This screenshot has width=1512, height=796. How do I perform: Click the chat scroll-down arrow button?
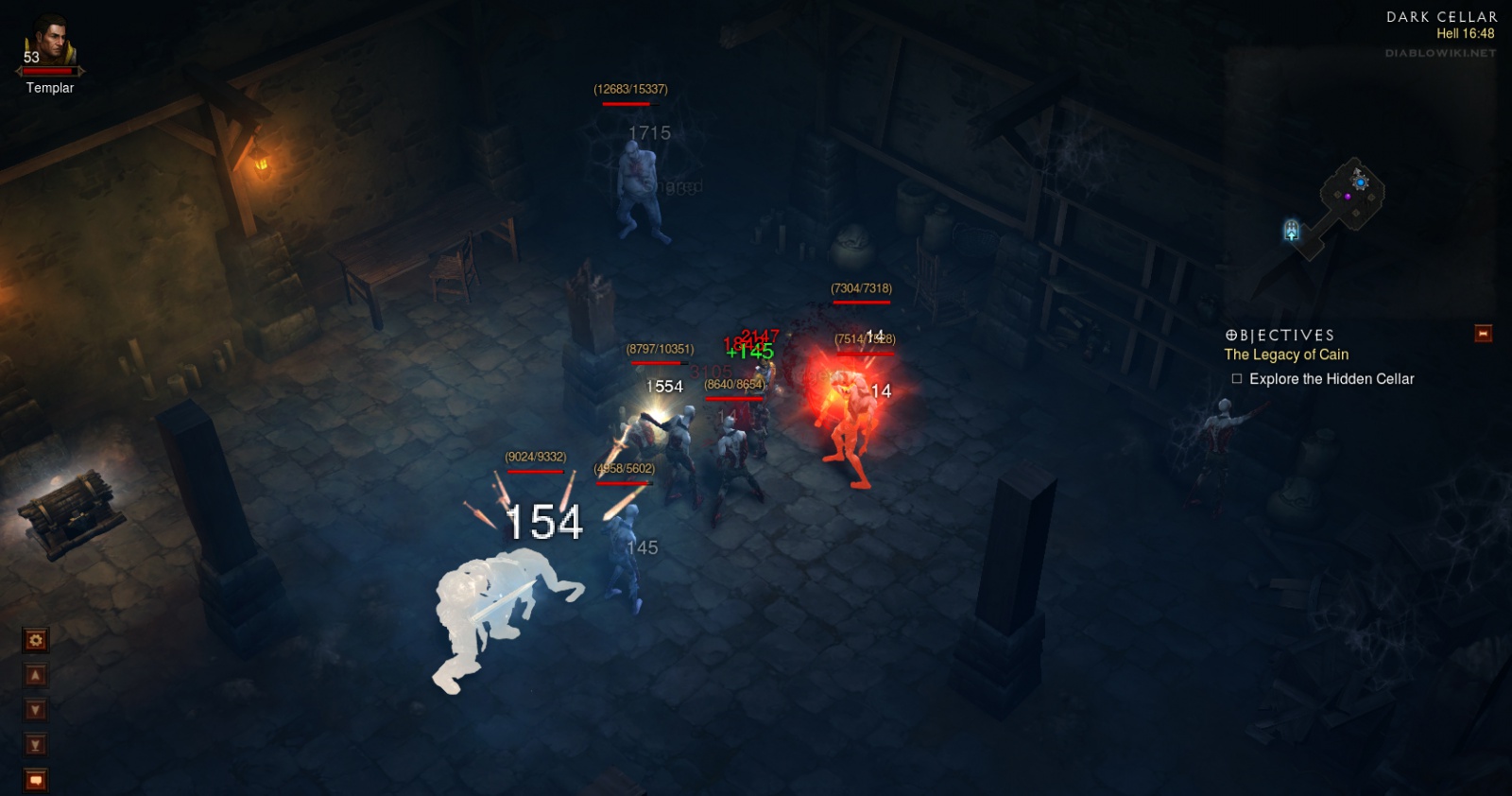(x=35, y=710)
